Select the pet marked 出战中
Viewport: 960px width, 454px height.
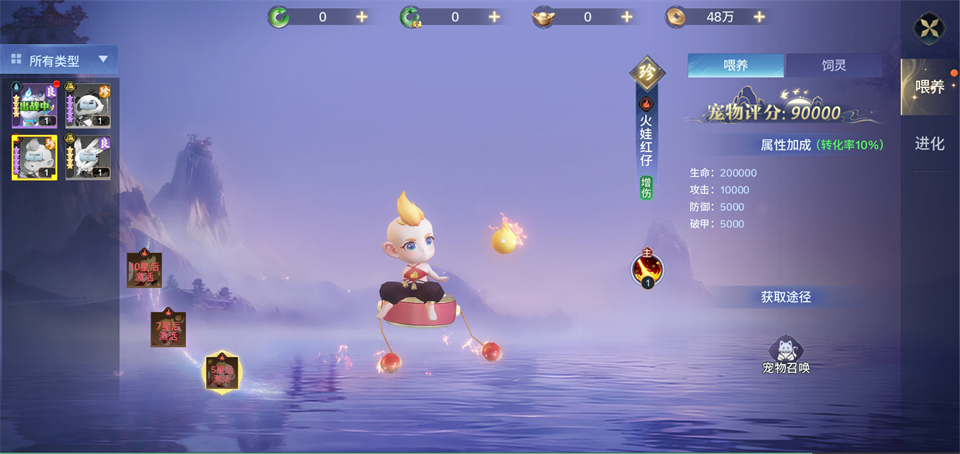[x=33, y=105]
